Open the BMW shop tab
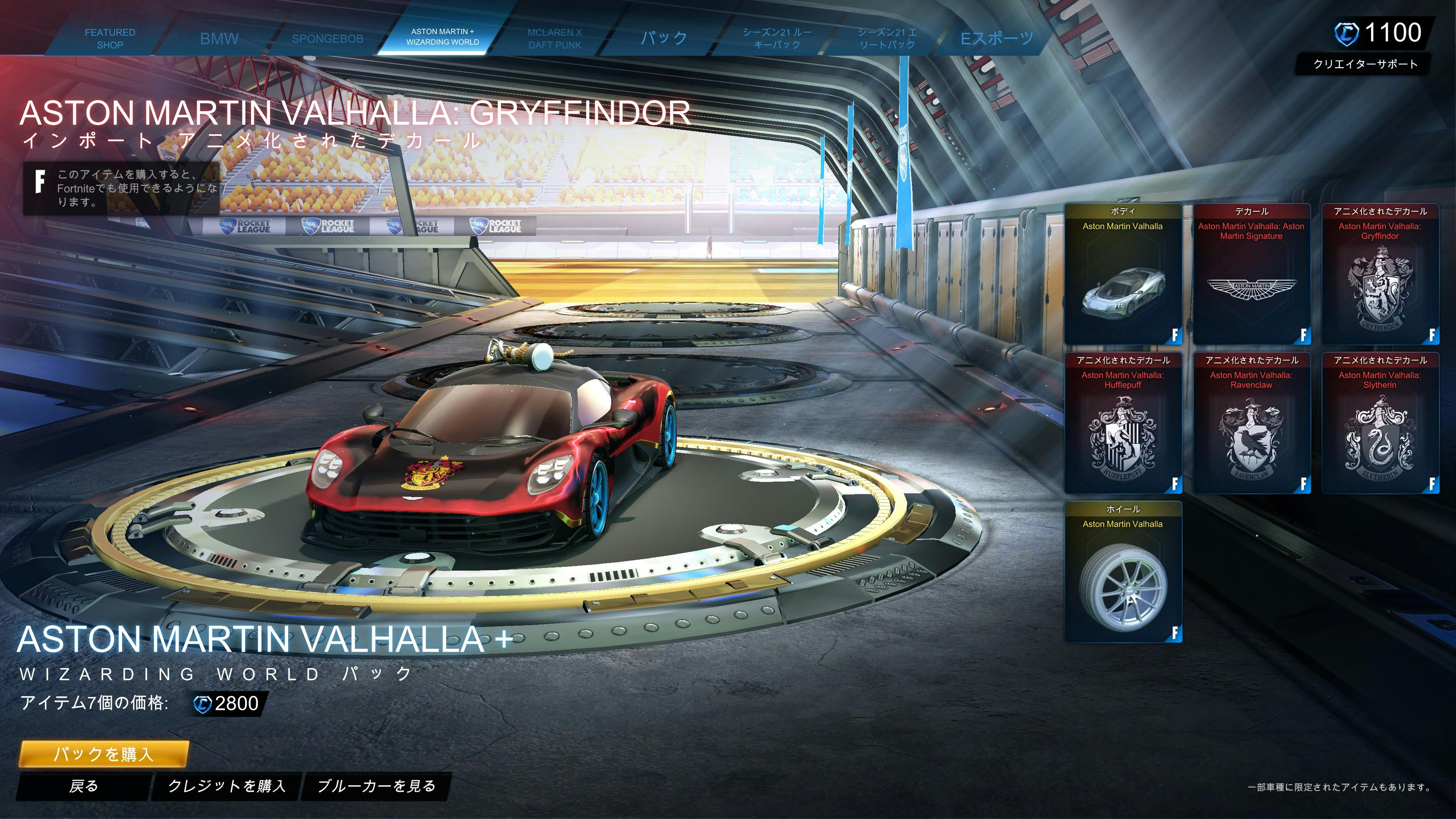This screenshot has width=1456, height=819. point(219,38)
